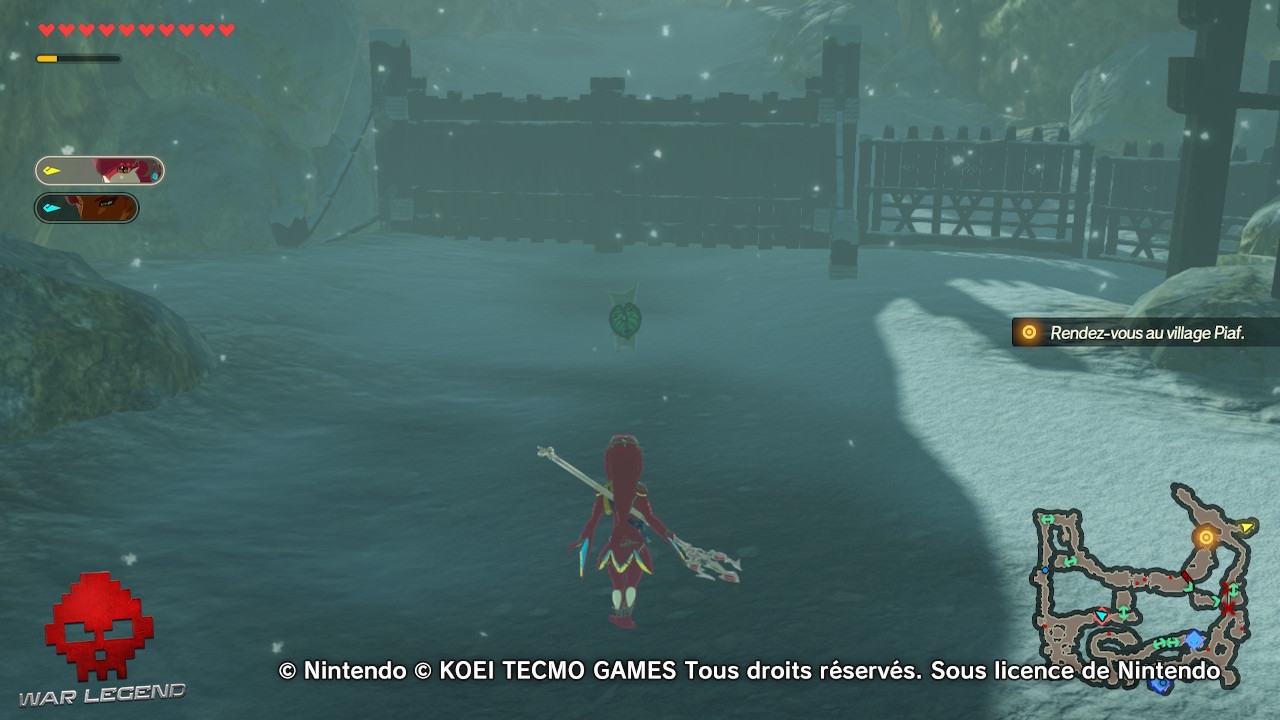The height and width of the screenshot is (720, 1280).
Task: Select the red barricade marker on the minimap
Action: tap(1186, 575)
